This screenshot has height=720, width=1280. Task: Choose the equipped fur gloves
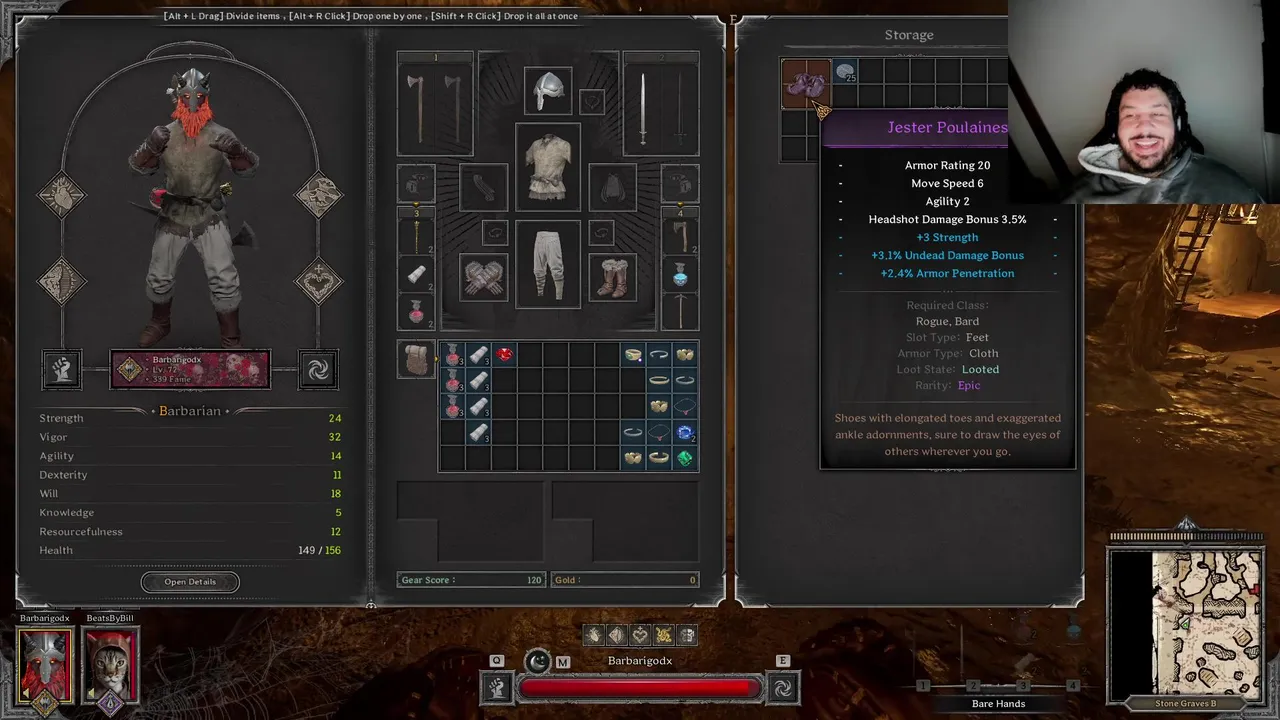(x=484, y=278)
